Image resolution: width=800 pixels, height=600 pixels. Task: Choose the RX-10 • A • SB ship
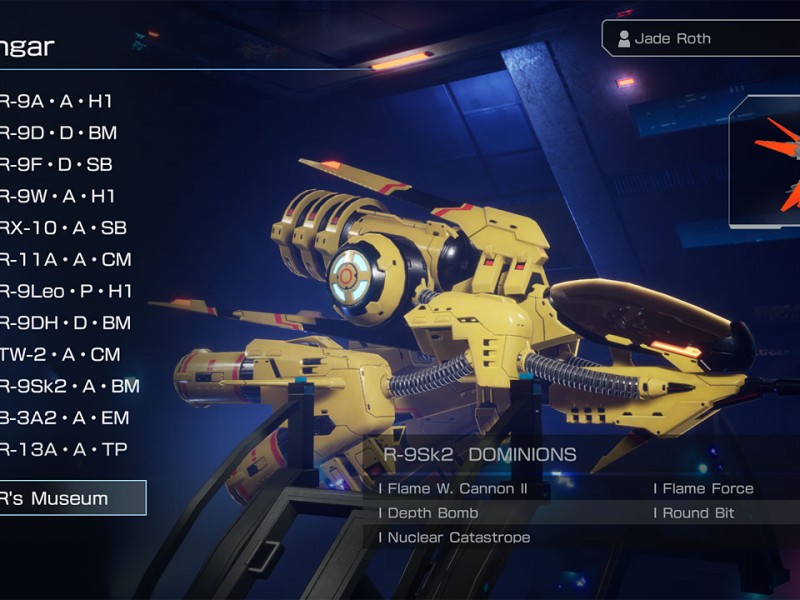pyautogui.click(x=62, y=228)
